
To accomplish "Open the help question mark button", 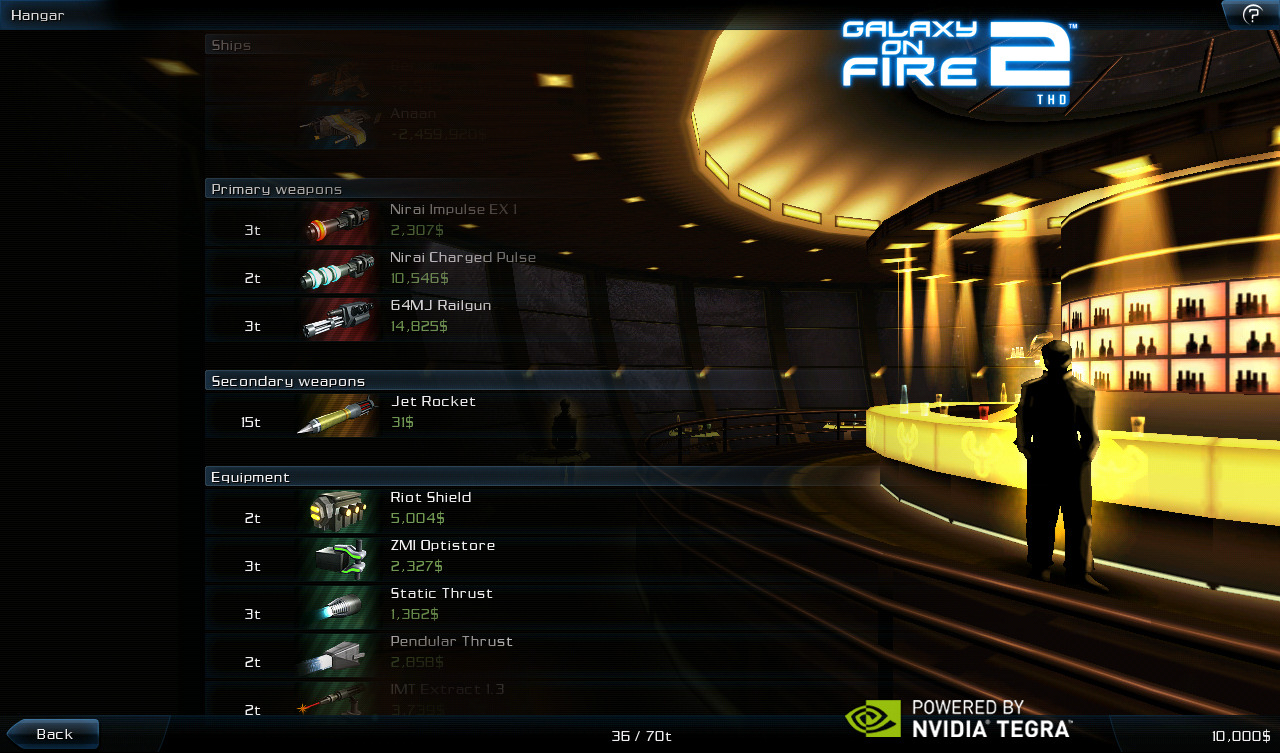I will click(x=1251, y=14).
